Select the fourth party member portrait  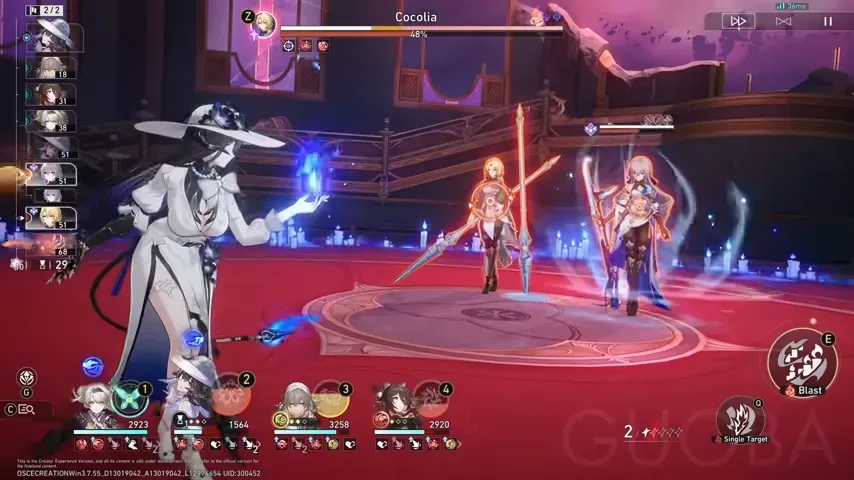395,406
